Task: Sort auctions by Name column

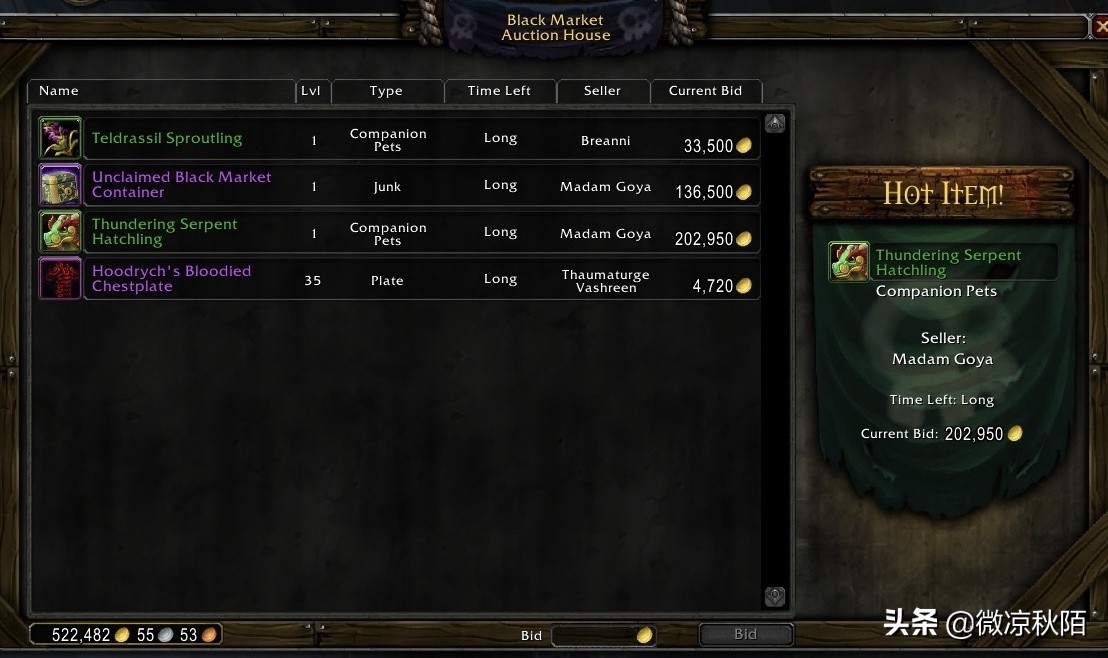Action: [x=160, y=91]
